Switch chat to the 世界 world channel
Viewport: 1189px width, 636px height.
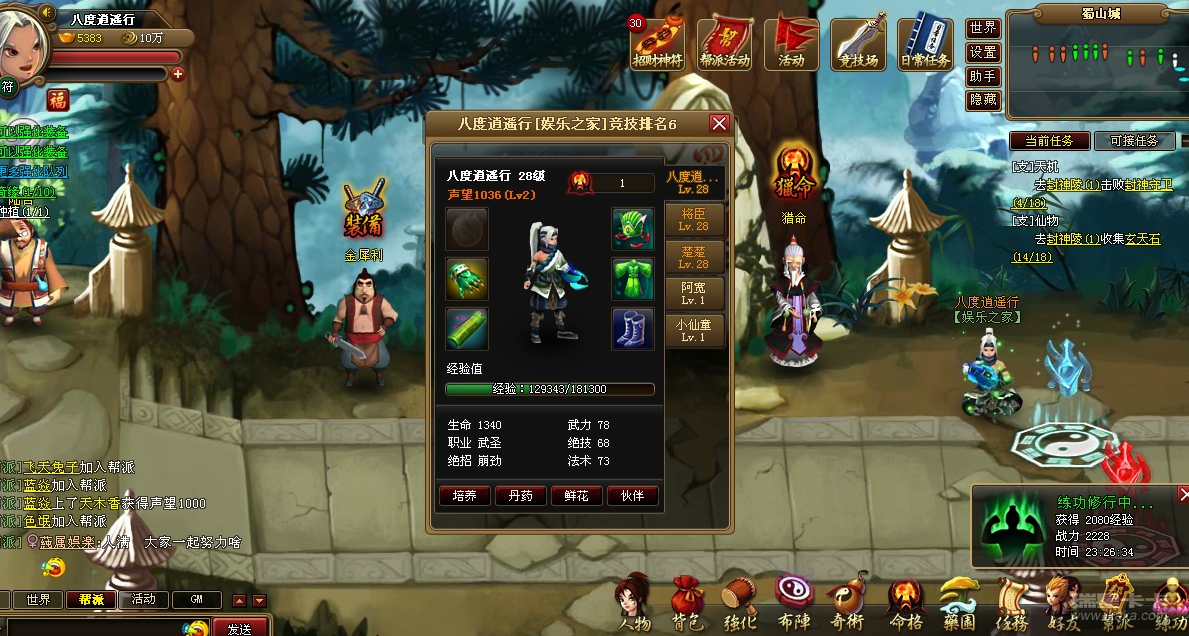click(x=38, y=600)
